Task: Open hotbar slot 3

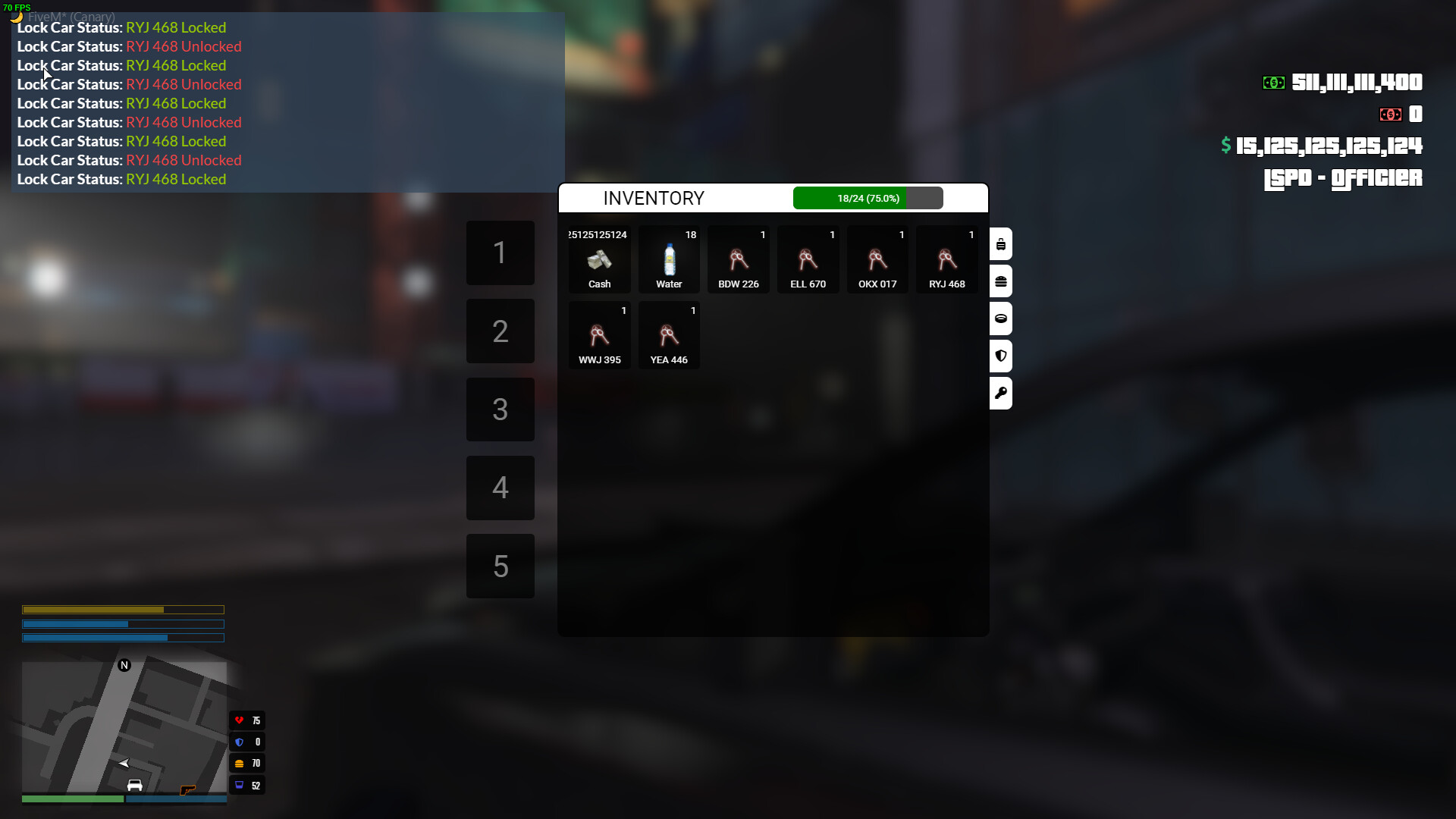Action: click(x=500, y=409)
